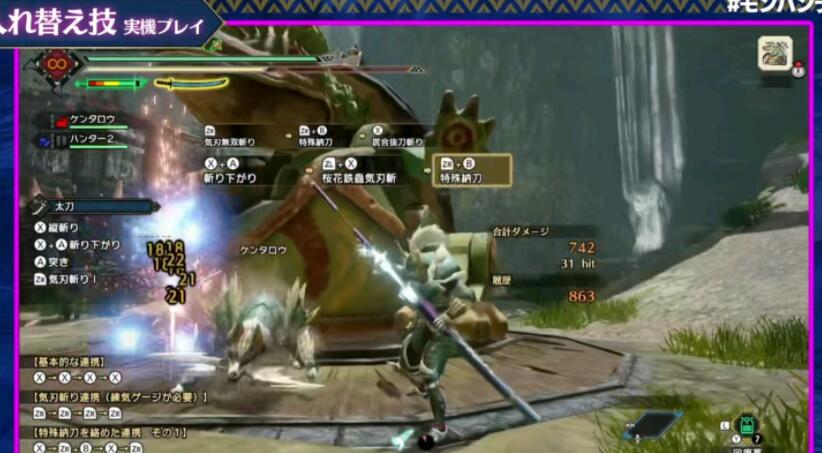
Task: Show the 気刃斬り連携 combo section
Action: click(x=120, y=397)
